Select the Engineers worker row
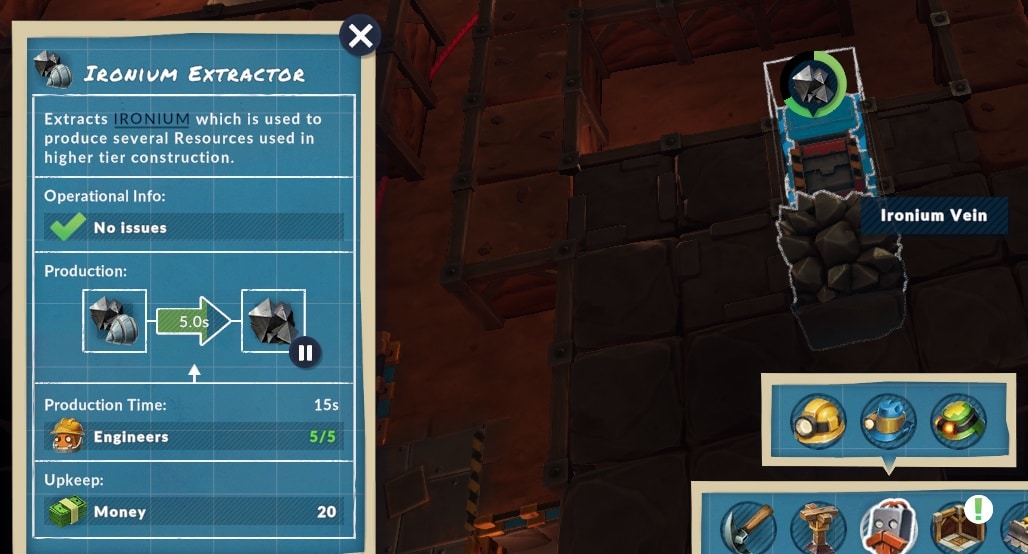The width and height of the screenshot is (1028, 554). [x=193, y=437]
